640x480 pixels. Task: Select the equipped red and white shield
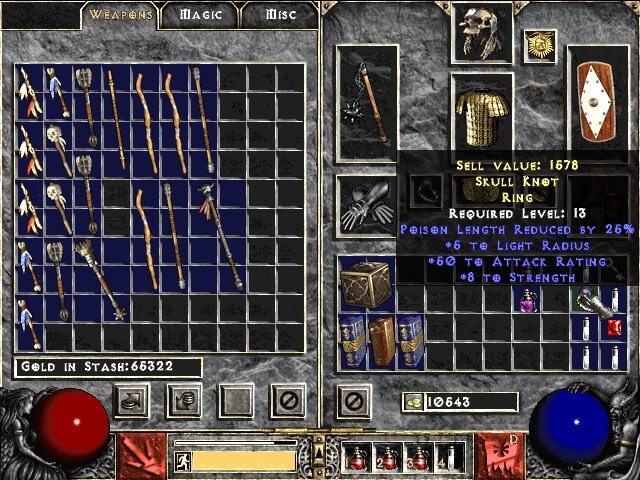click(x=598, y=102)
